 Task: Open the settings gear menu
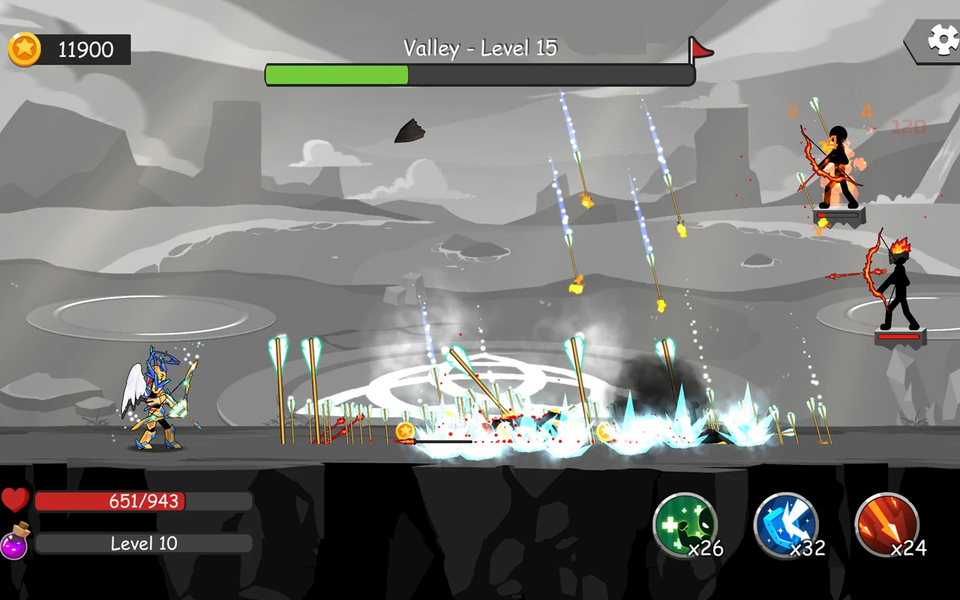[x=942, y=39]
